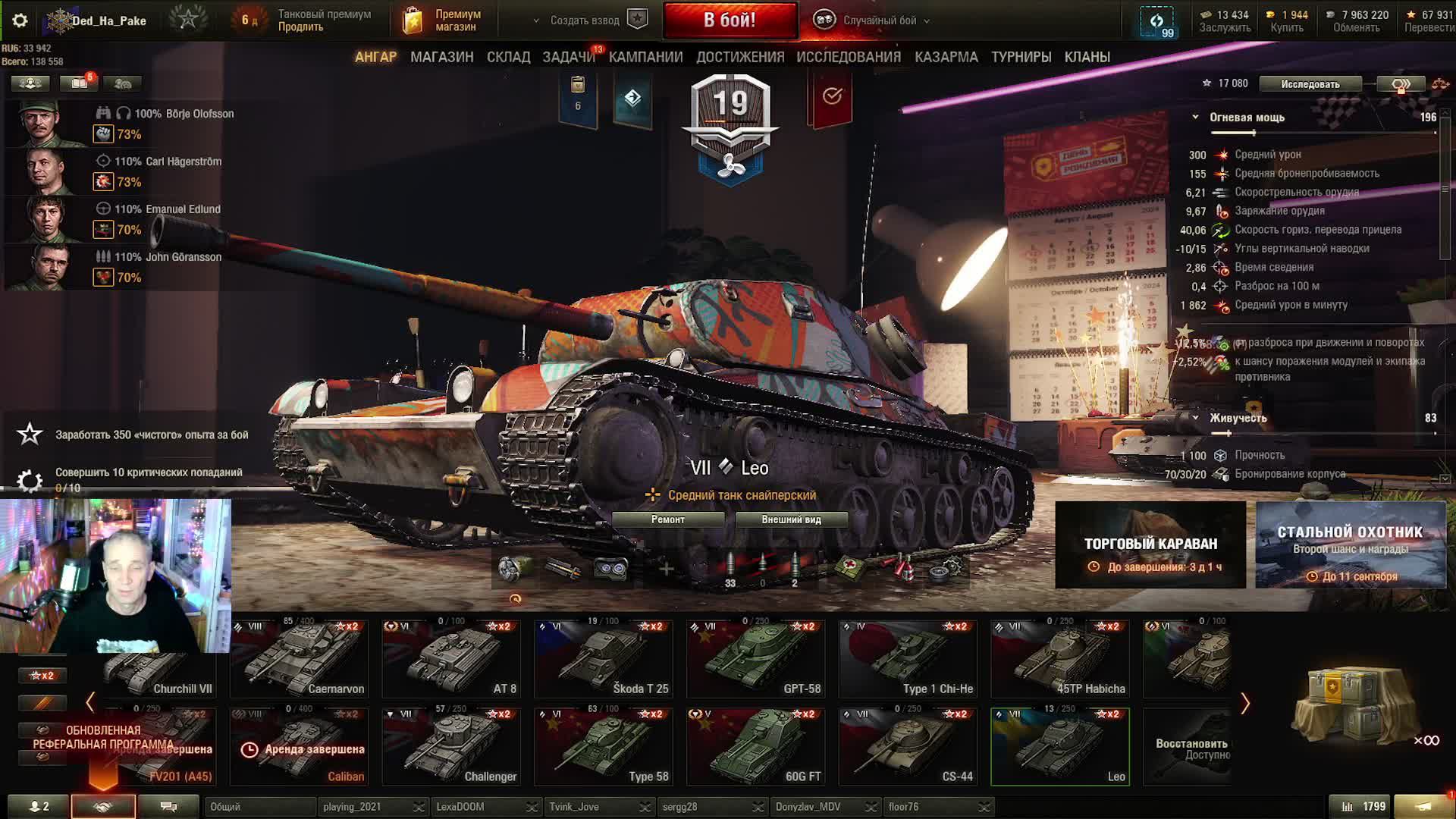Click the Исследовать research button
The image size is (1456, 819).
(1310, 84)
